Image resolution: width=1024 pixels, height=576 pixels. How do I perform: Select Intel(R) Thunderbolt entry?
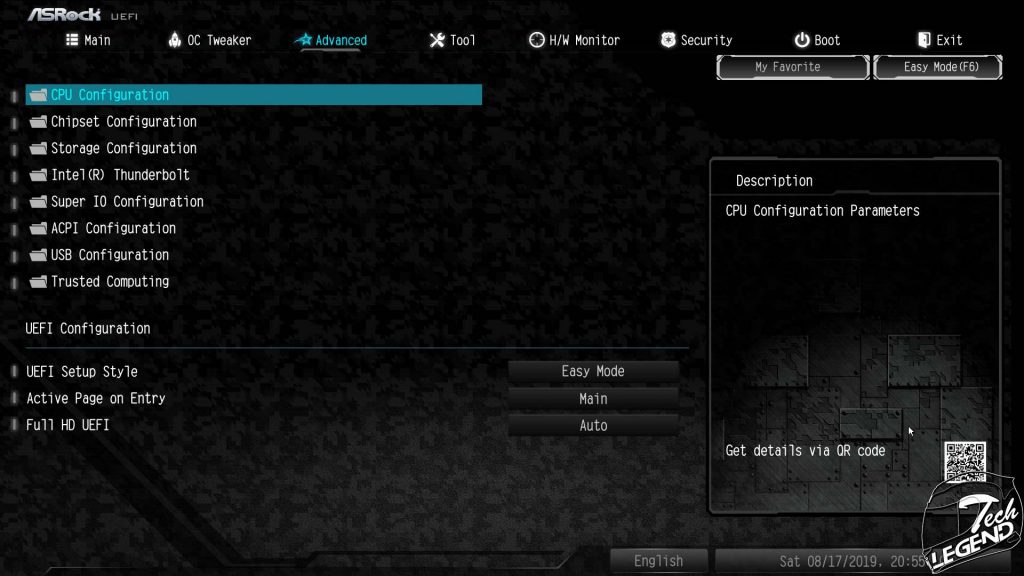[120, 175]
